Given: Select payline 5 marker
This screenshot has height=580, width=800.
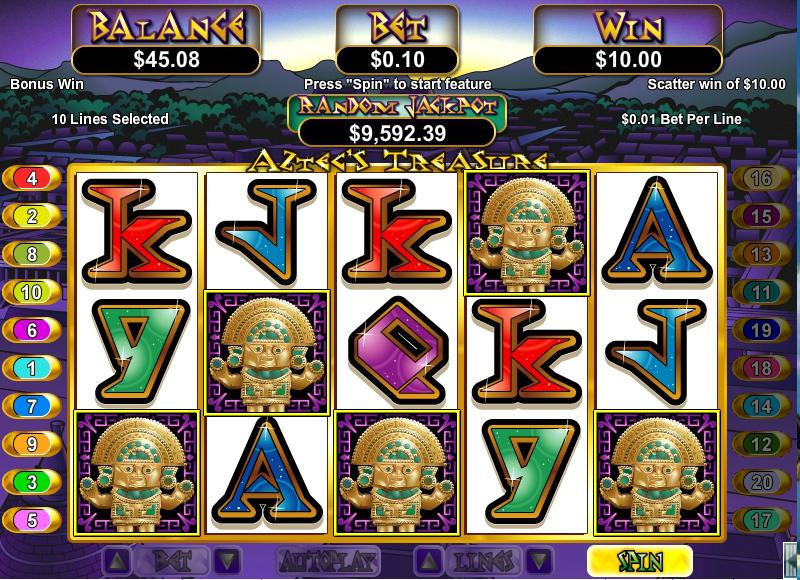Looking at the screenshot, I should (32, 520).
